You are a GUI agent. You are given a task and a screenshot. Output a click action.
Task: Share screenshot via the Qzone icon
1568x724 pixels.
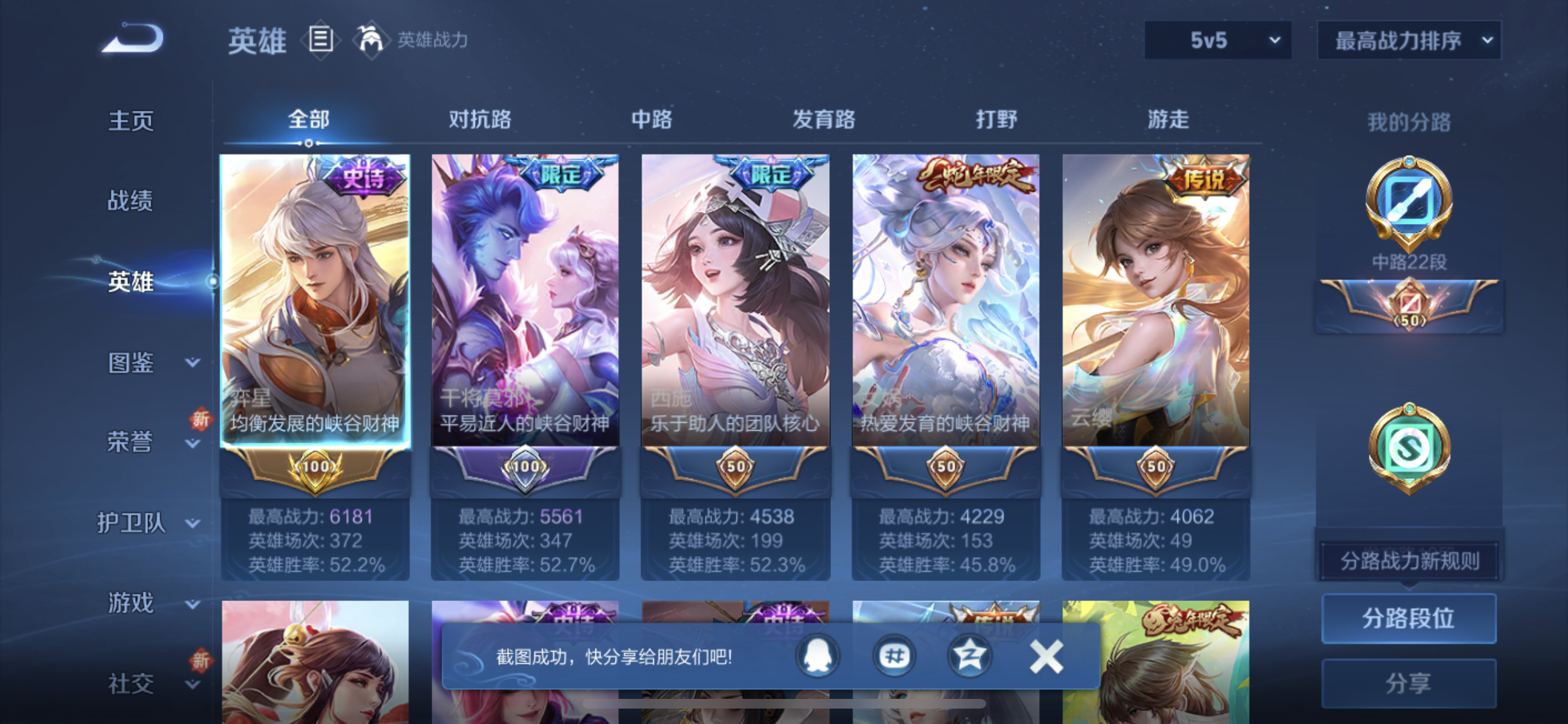tap(971, 656)
